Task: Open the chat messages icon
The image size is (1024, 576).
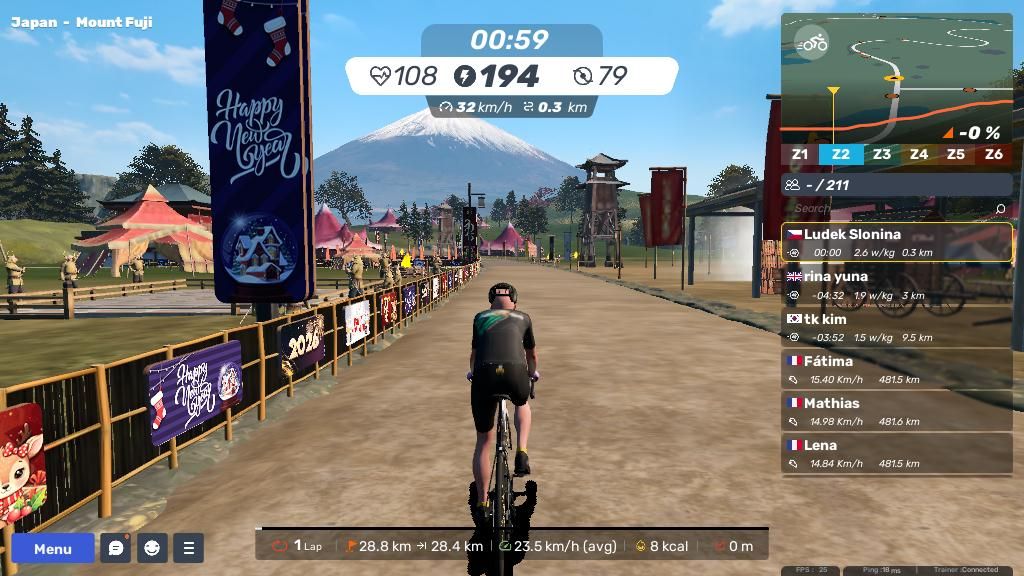Action: (x=116, y=548)
